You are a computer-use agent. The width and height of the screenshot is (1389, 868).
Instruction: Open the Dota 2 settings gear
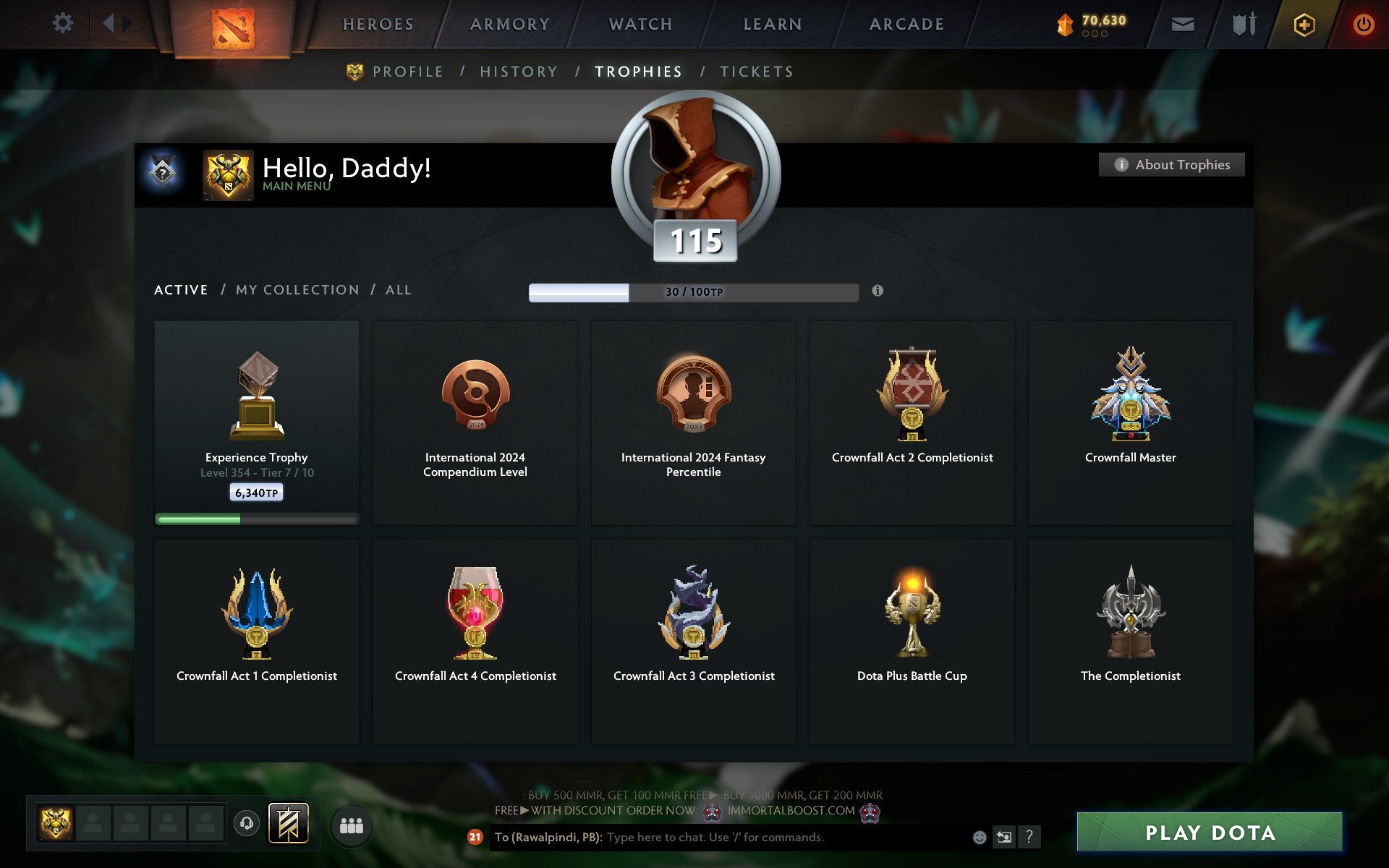[x=64, y=23]
